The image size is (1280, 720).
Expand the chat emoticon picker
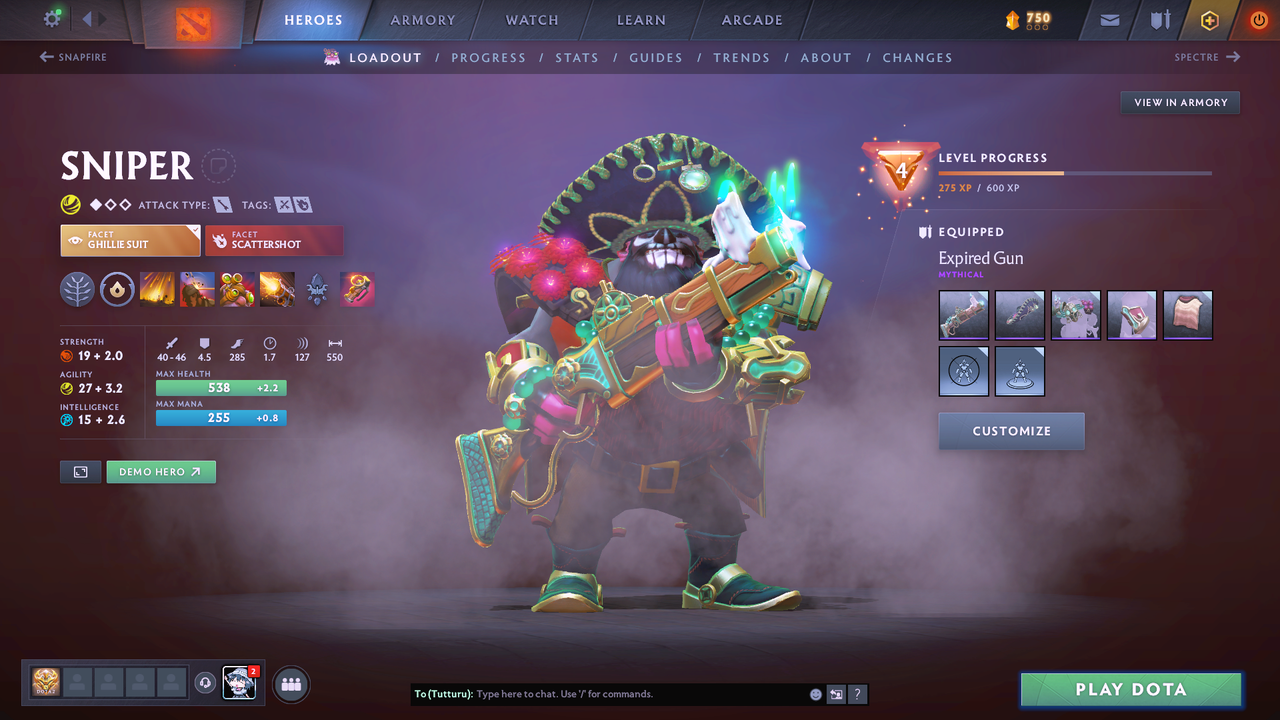tap(815, 693)
